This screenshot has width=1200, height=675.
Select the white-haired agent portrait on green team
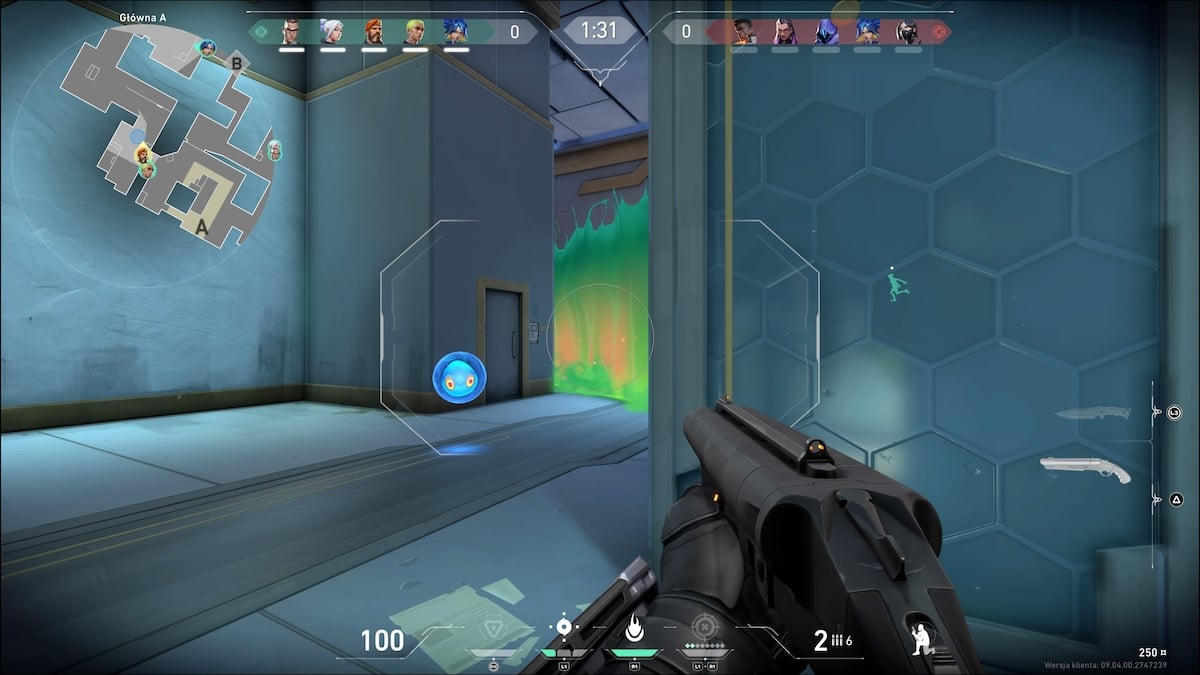pyautogui.click(x=332, y=32)
